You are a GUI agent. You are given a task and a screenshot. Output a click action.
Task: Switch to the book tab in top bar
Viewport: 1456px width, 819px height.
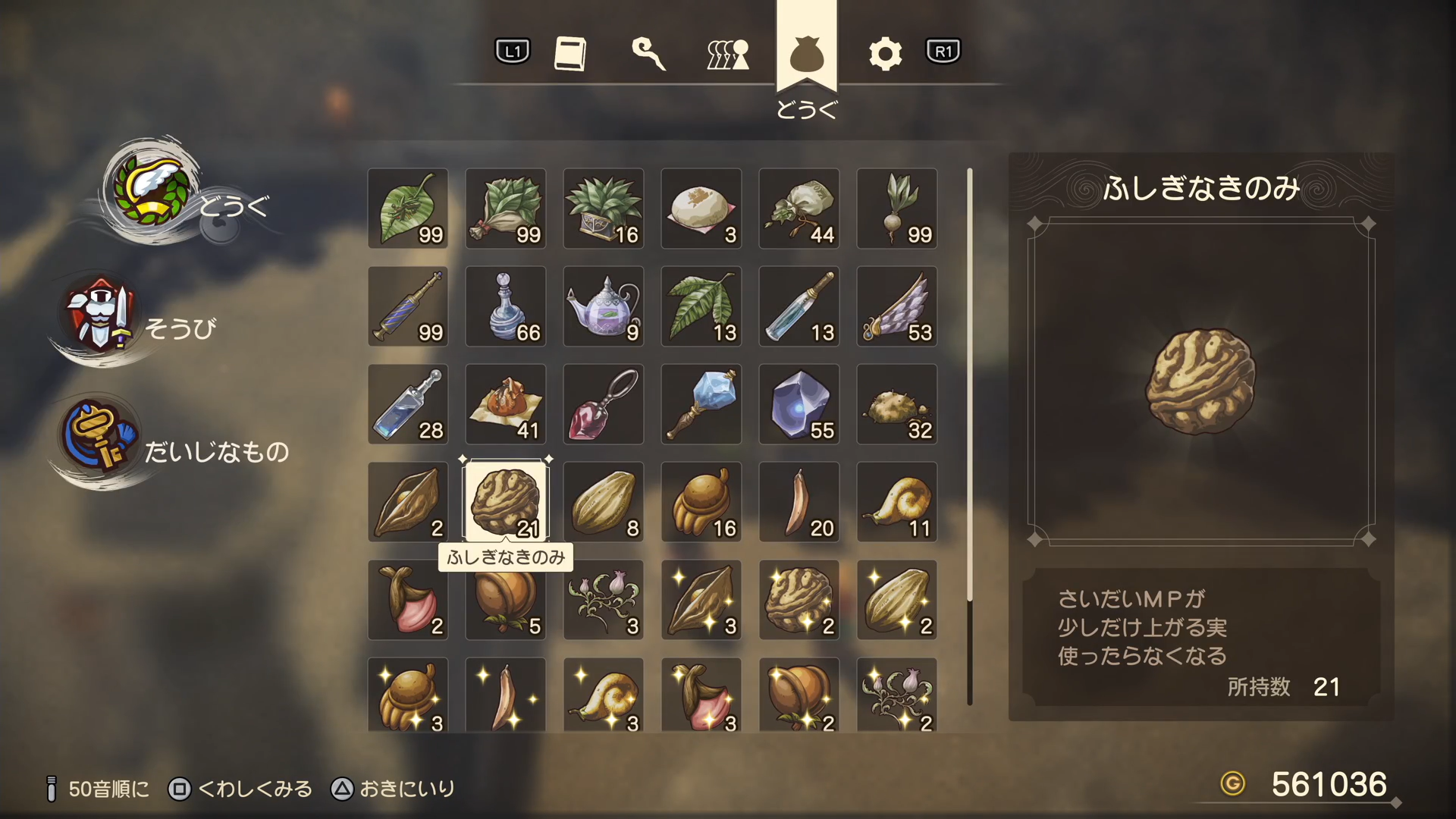pos(570,53)
